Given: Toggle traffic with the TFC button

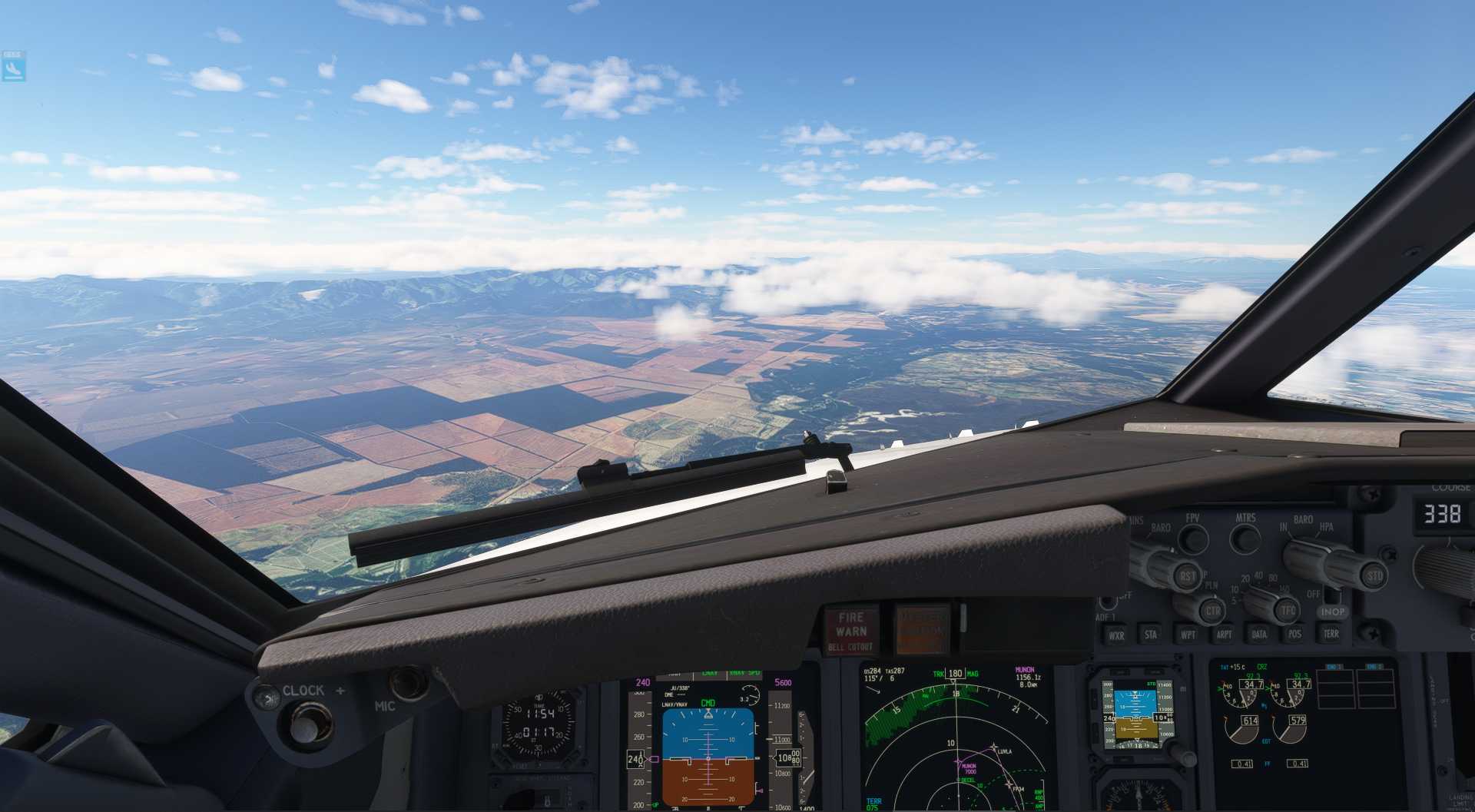Looking at the screenshot, I should pyautogui.click(x=1288, y=611).
